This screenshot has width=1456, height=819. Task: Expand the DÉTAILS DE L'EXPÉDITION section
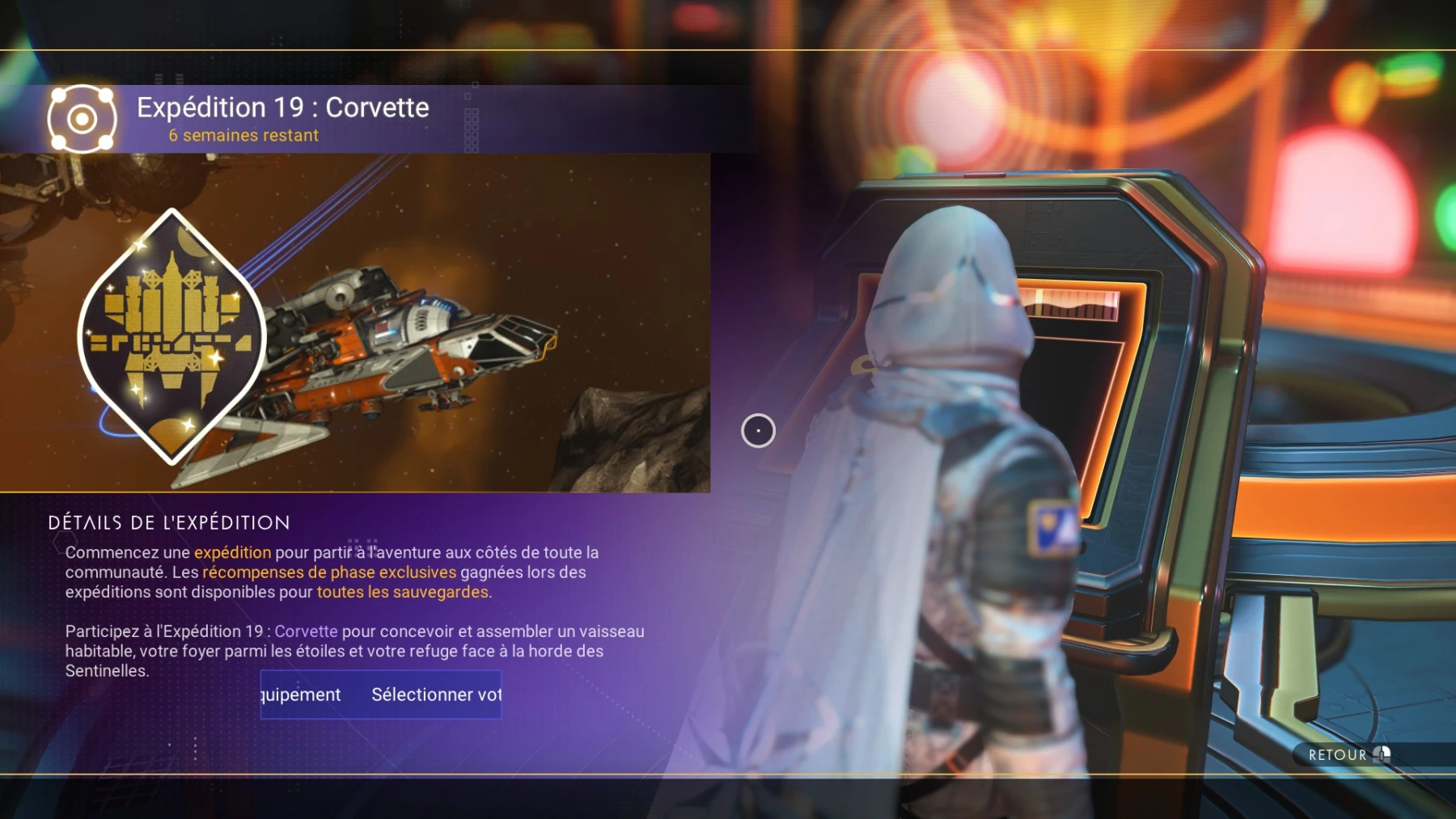point(168,522)
